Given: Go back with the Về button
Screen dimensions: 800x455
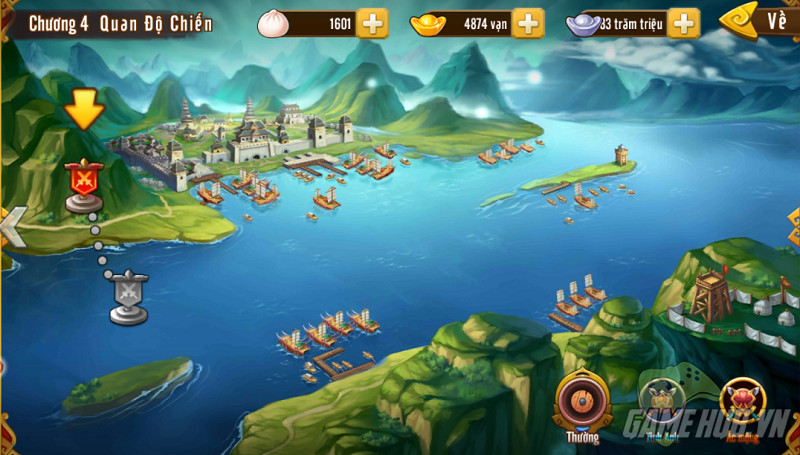Looking at the screenshot, I should (759, 20).
